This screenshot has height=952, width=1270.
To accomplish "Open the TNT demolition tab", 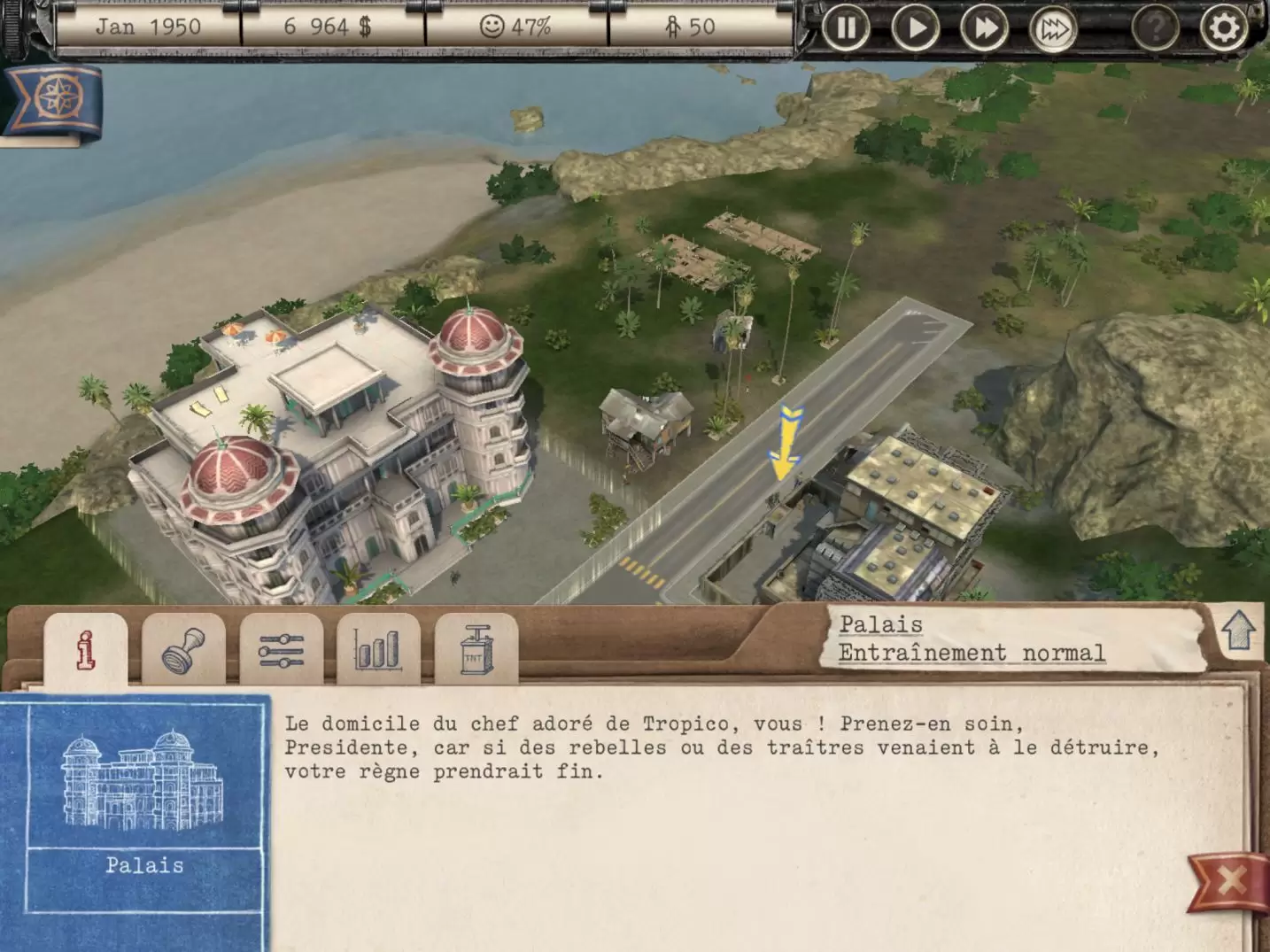I will pyautogui.click(x=476, y=650).
